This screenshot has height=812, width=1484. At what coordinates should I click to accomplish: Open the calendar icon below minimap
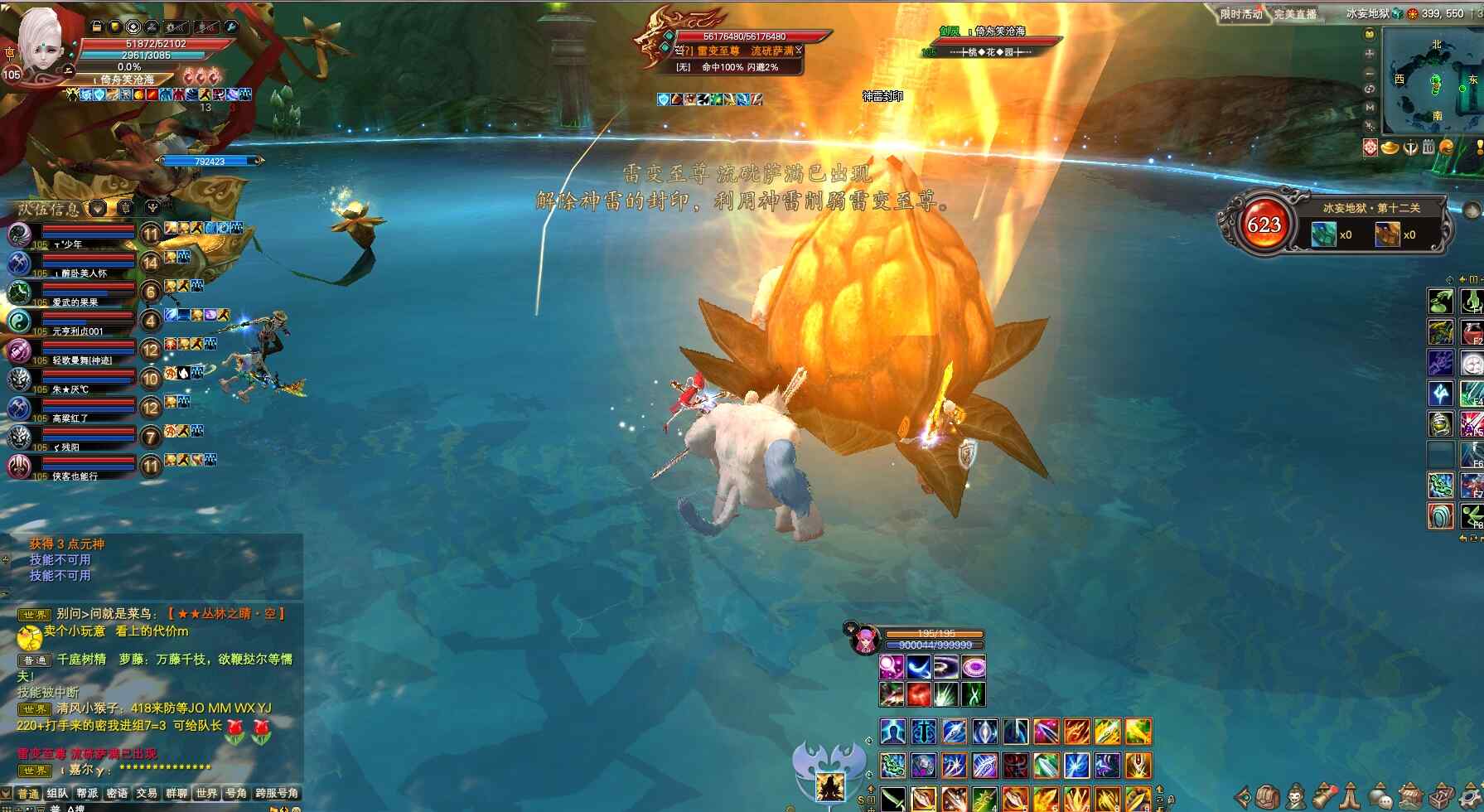click(x=1428, y=147)
